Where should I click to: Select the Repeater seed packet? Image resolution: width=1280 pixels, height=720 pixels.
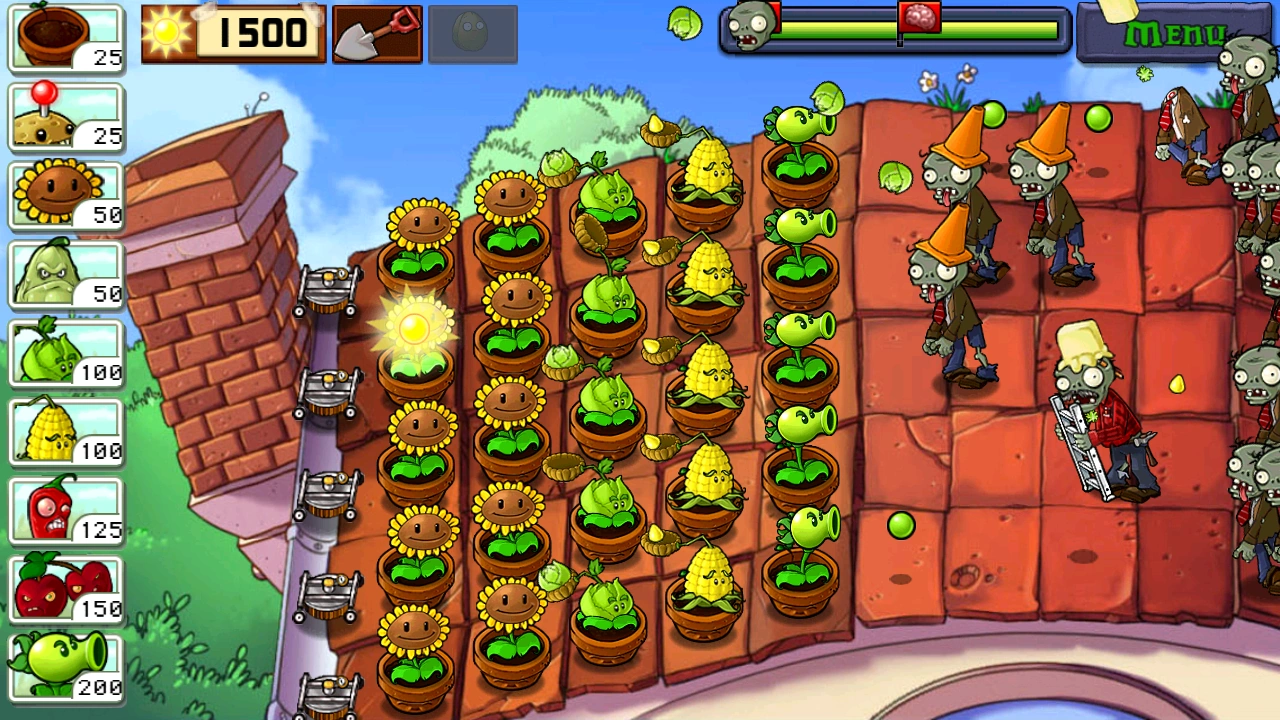(66, 667)
